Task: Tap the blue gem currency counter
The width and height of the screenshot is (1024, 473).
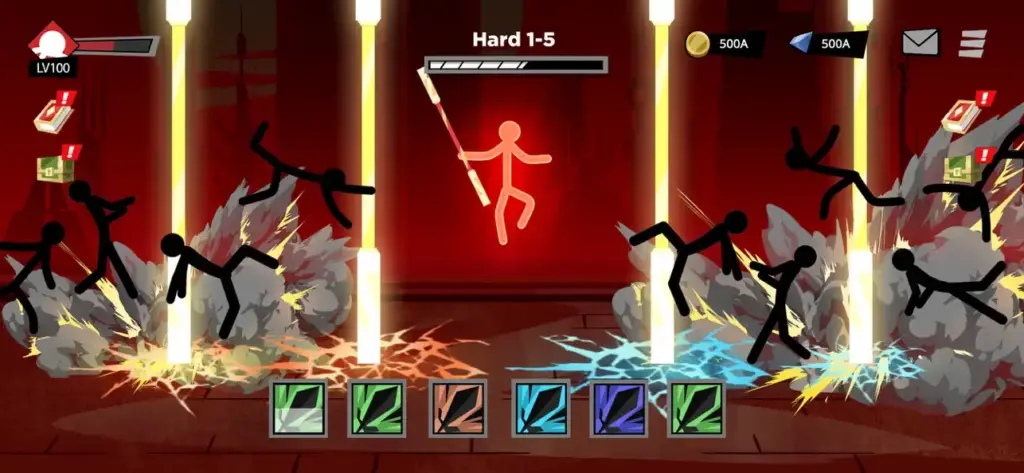Action: click(826, 44)
